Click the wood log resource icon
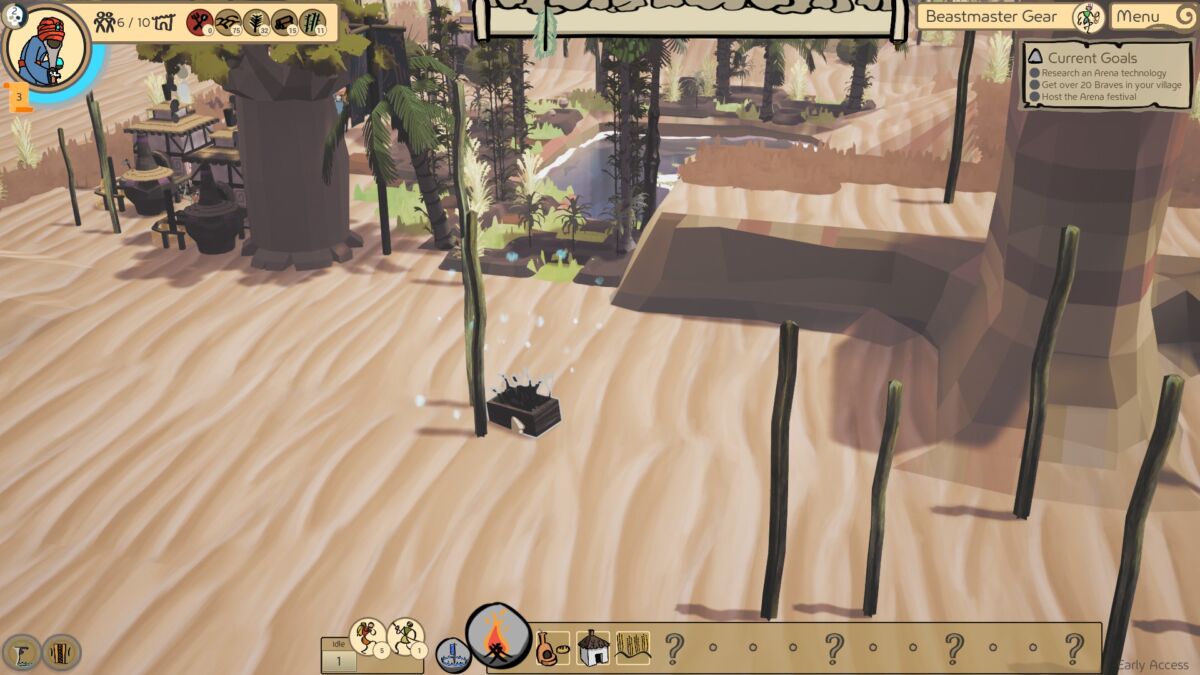Image resolution: width=1200 pixels, height=675 pixels. click(285, 22)
